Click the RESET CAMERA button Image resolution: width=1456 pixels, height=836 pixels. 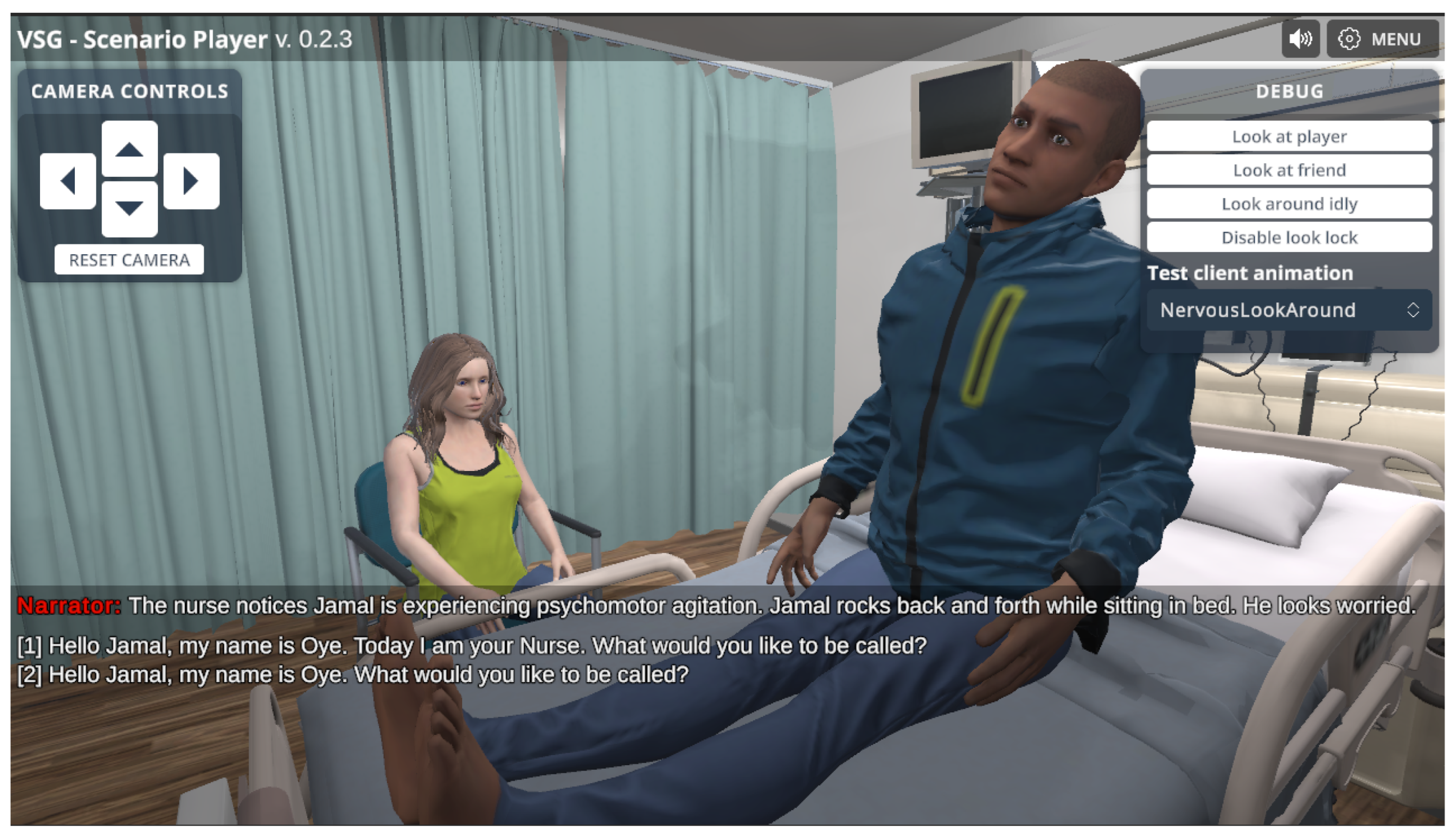click(129, 260)
